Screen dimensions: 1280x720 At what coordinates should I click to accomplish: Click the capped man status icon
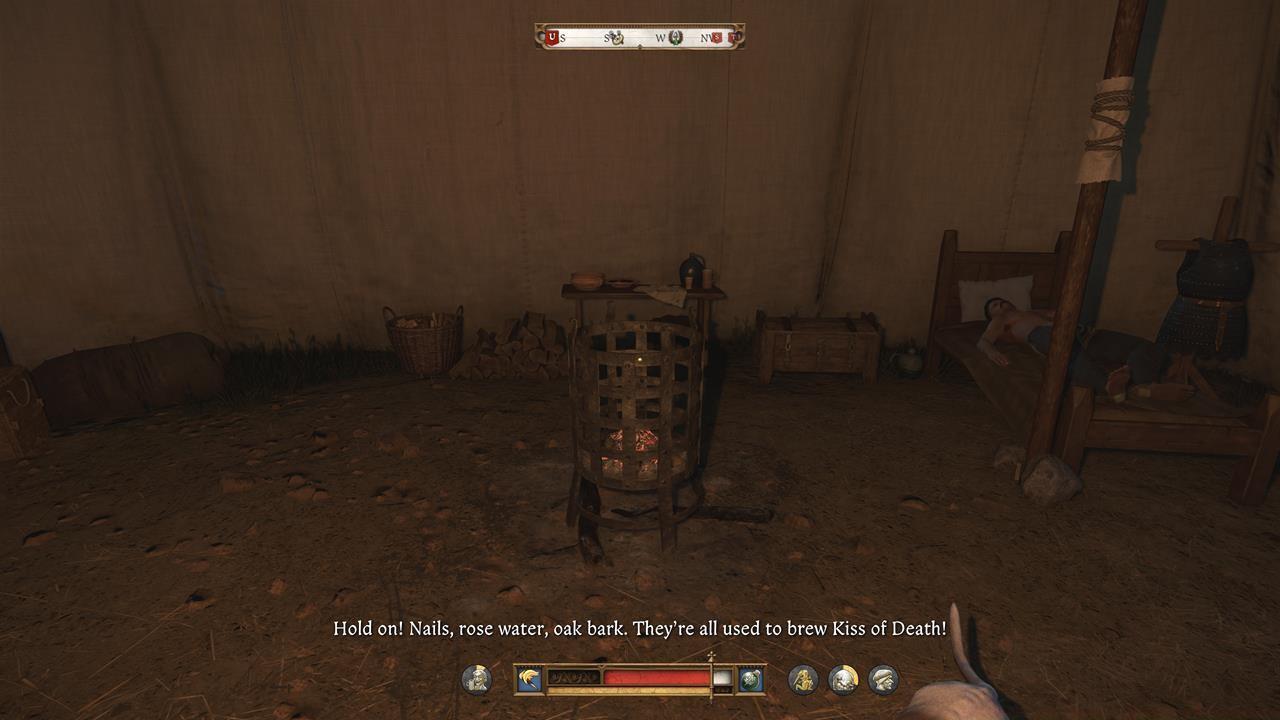click(882, 679)
